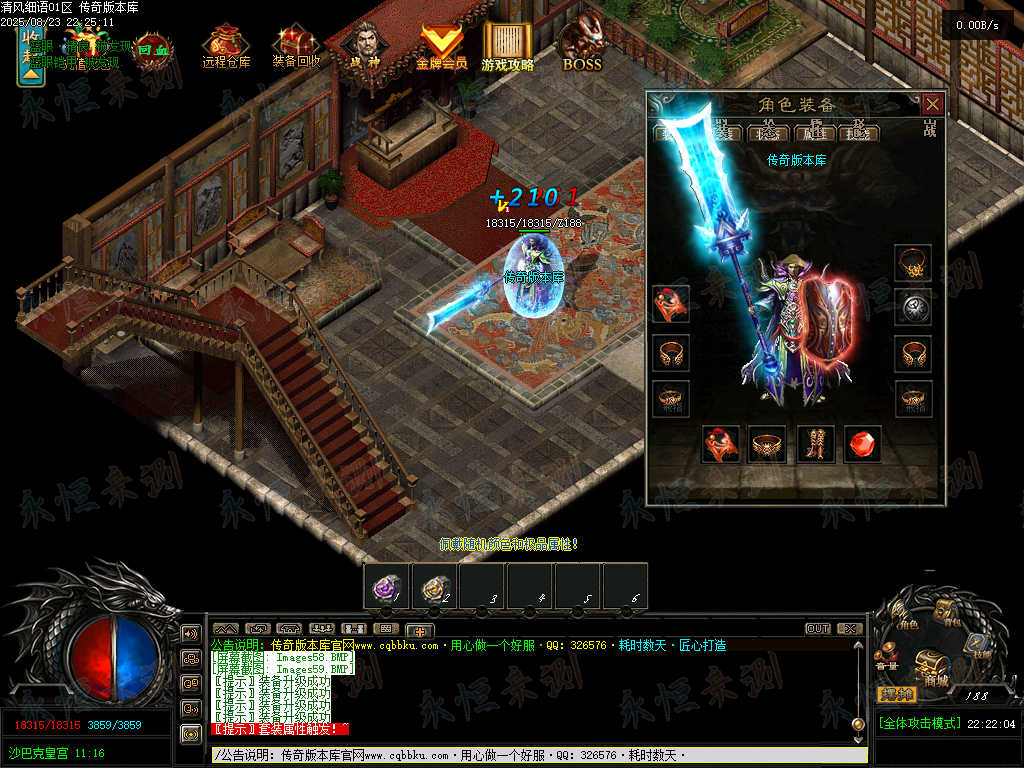
Task: Click the 回血 heal icon
Action: [x=153, y=48]
